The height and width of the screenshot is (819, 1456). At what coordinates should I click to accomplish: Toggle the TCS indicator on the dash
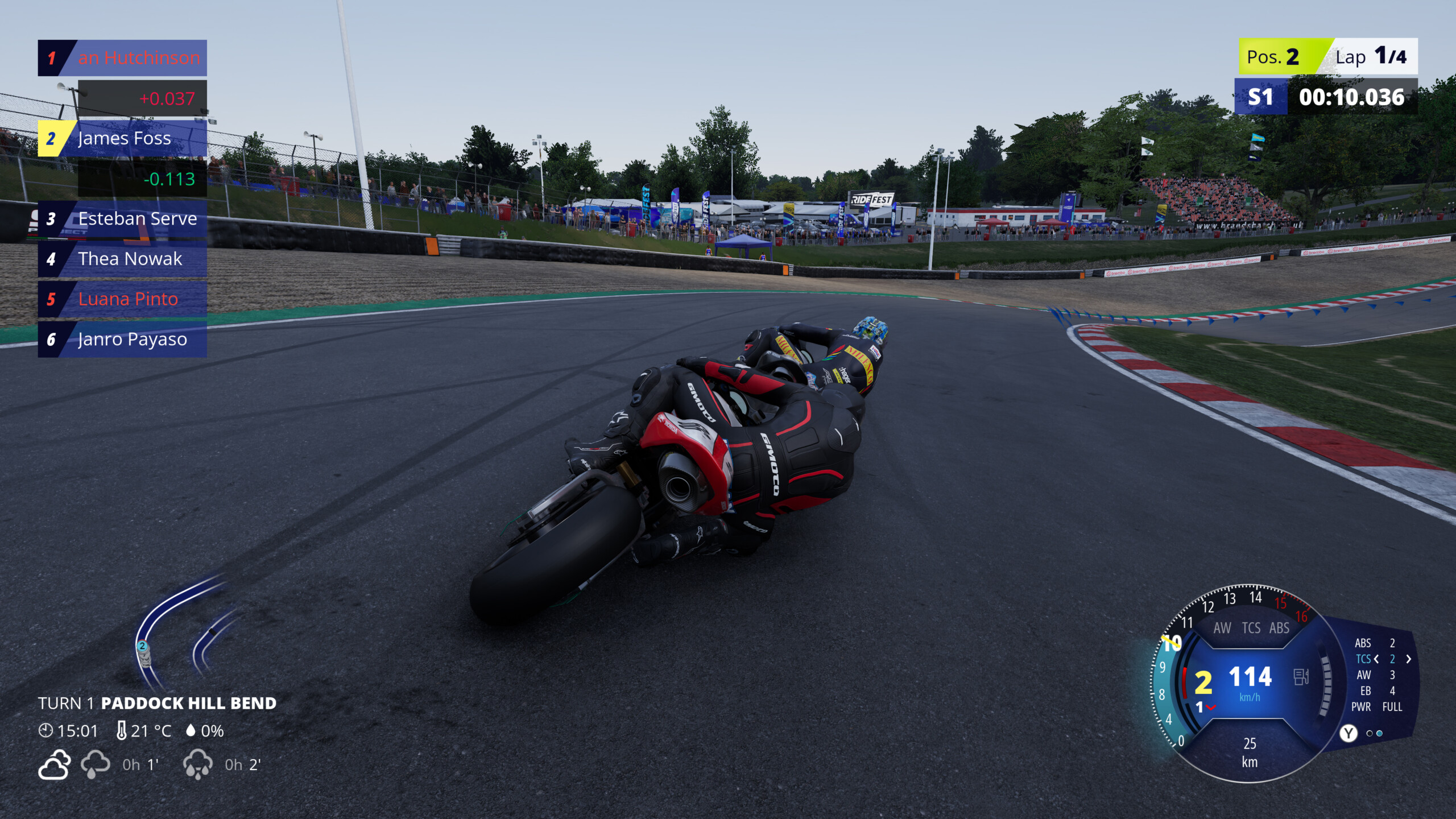(x=1251, y=628)
